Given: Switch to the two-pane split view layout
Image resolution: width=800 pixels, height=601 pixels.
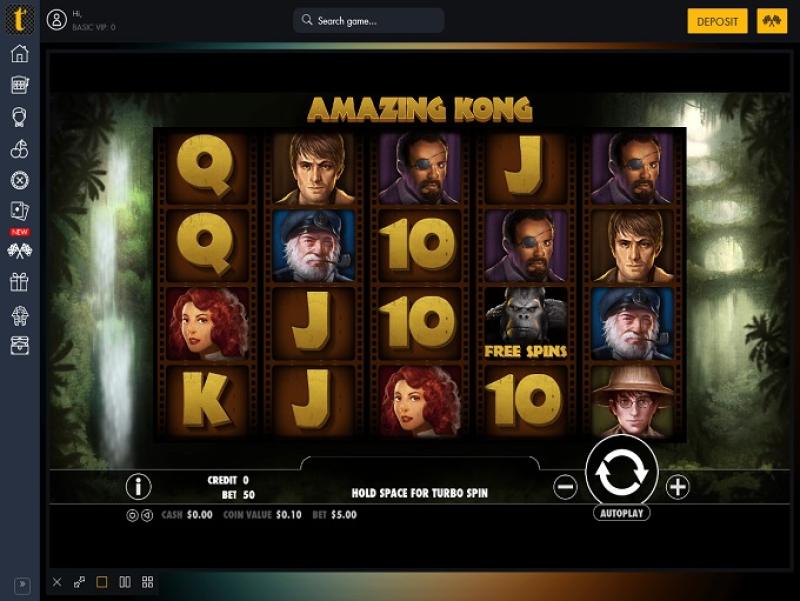Looking at the screenshot, I should point(125,582).
